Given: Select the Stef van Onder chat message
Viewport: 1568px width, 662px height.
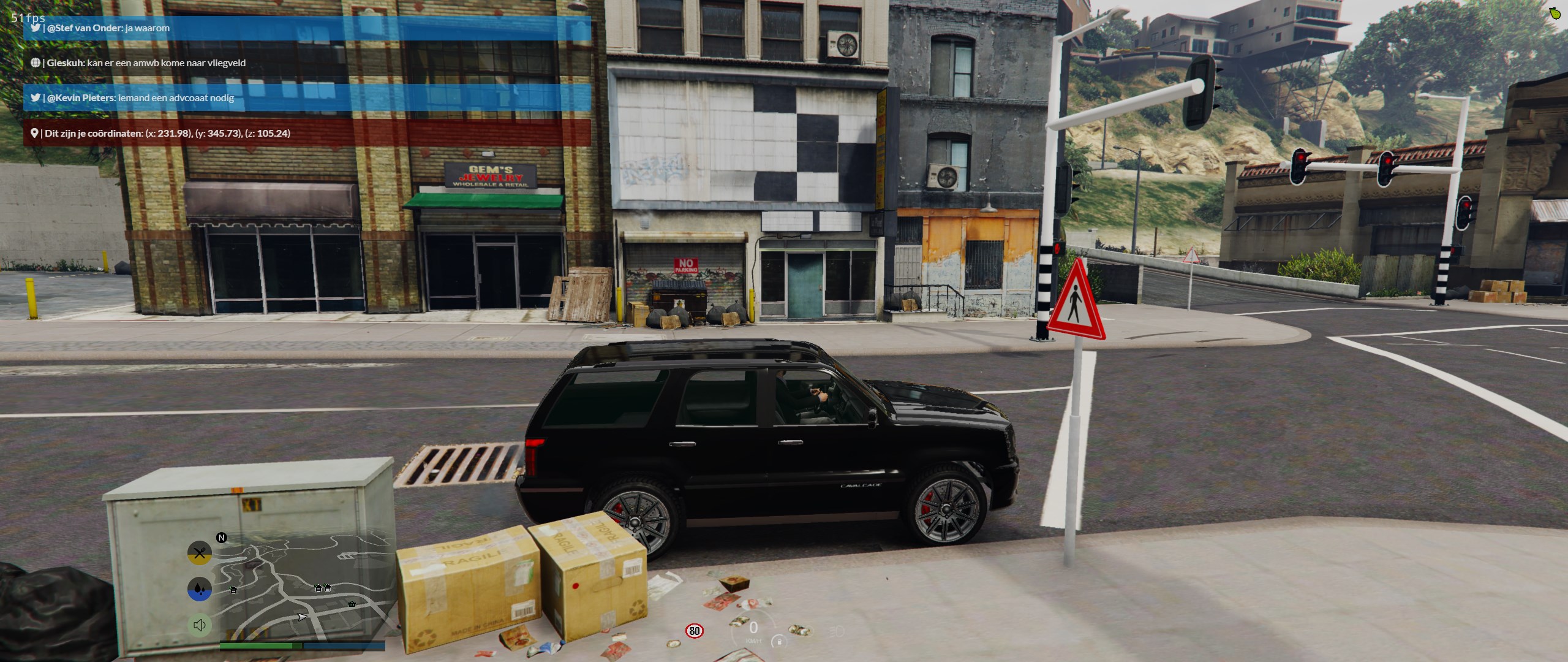Looking at the screenshot, I should pos(307,28).
